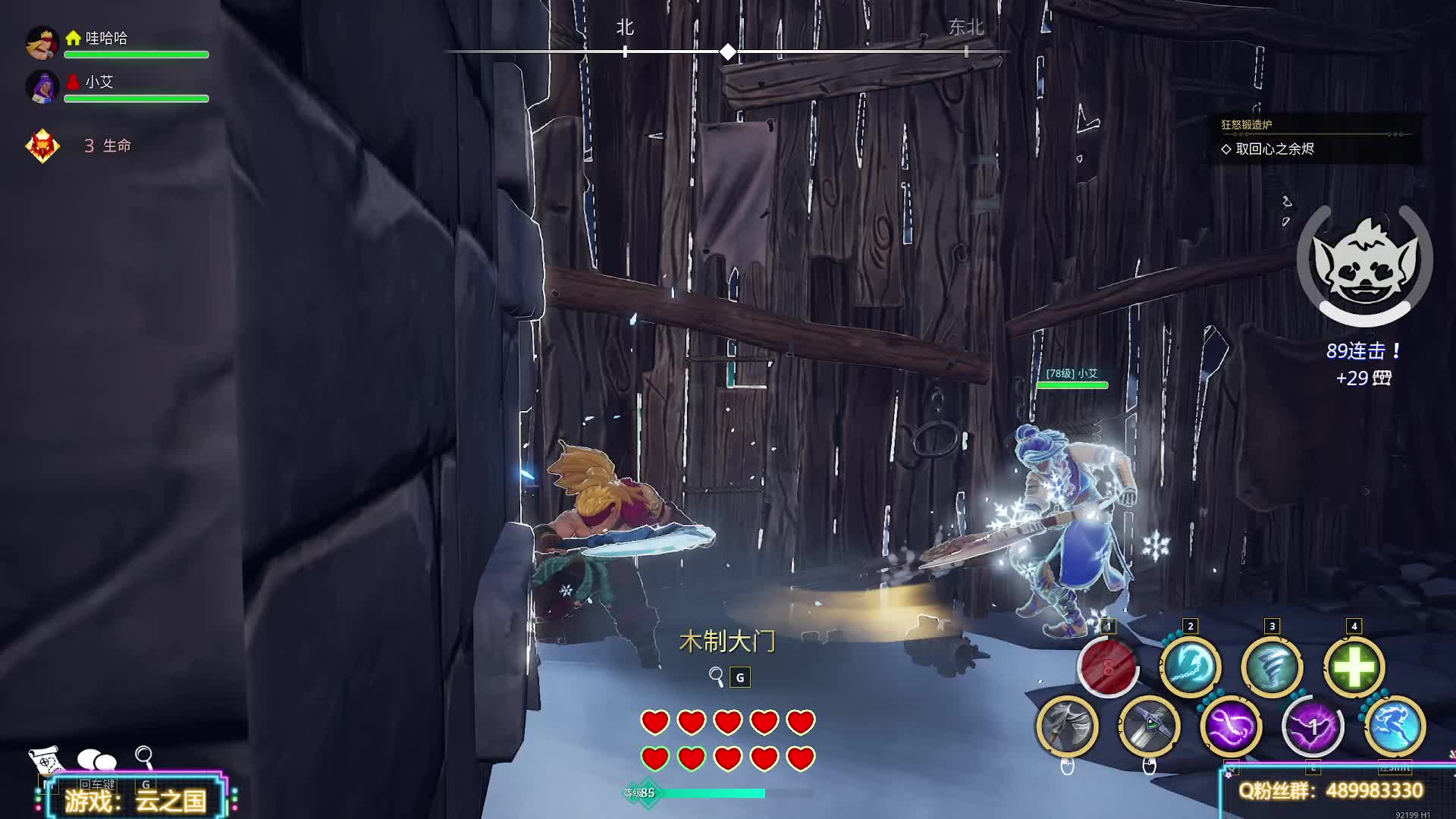Viewport: 1456px width, 819px height.
Task: Activate the red cooldown ability in slot 1
Action: [1108, 667]
